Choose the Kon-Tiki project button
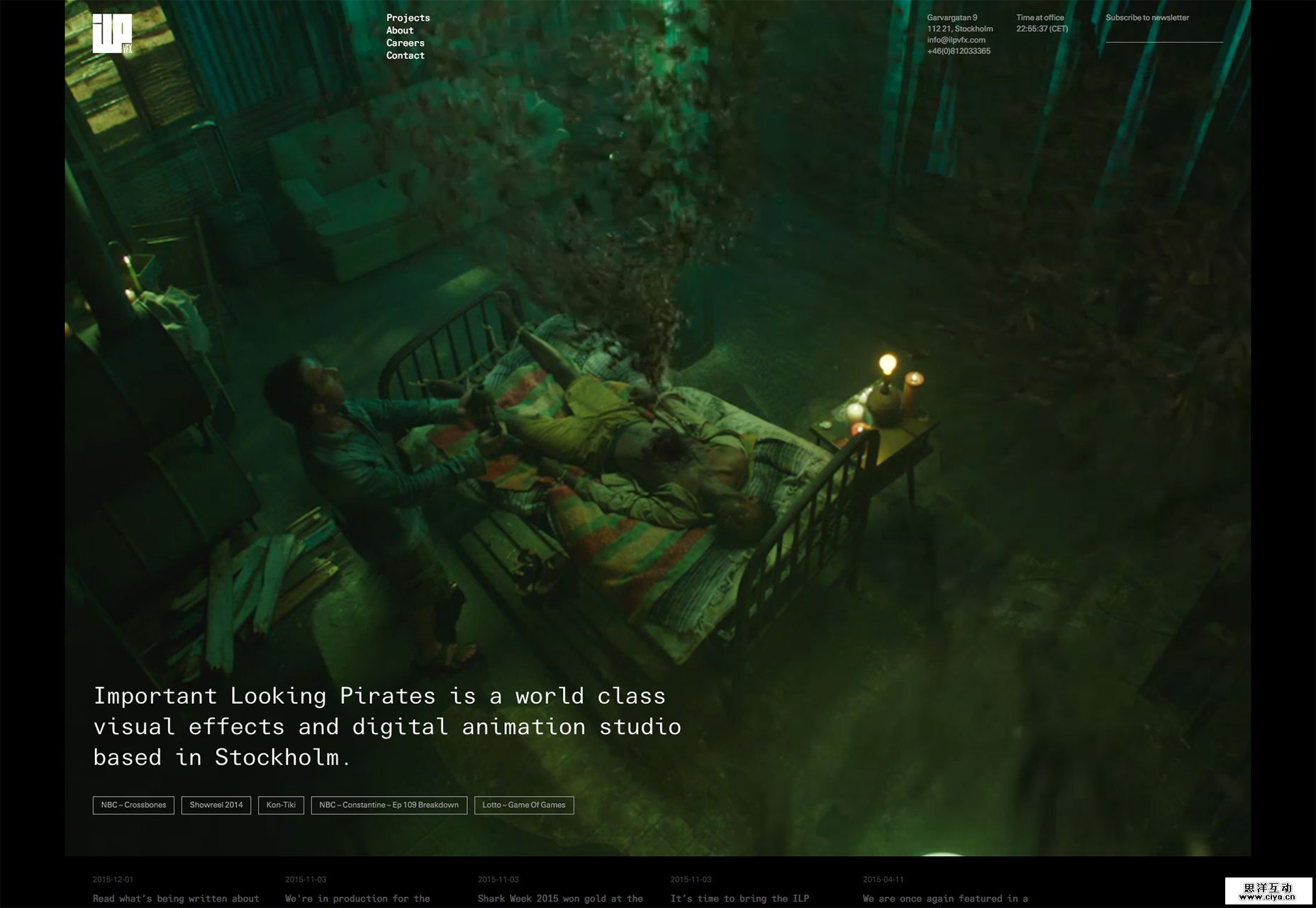Screen dimensions: 1316x908 281,805
